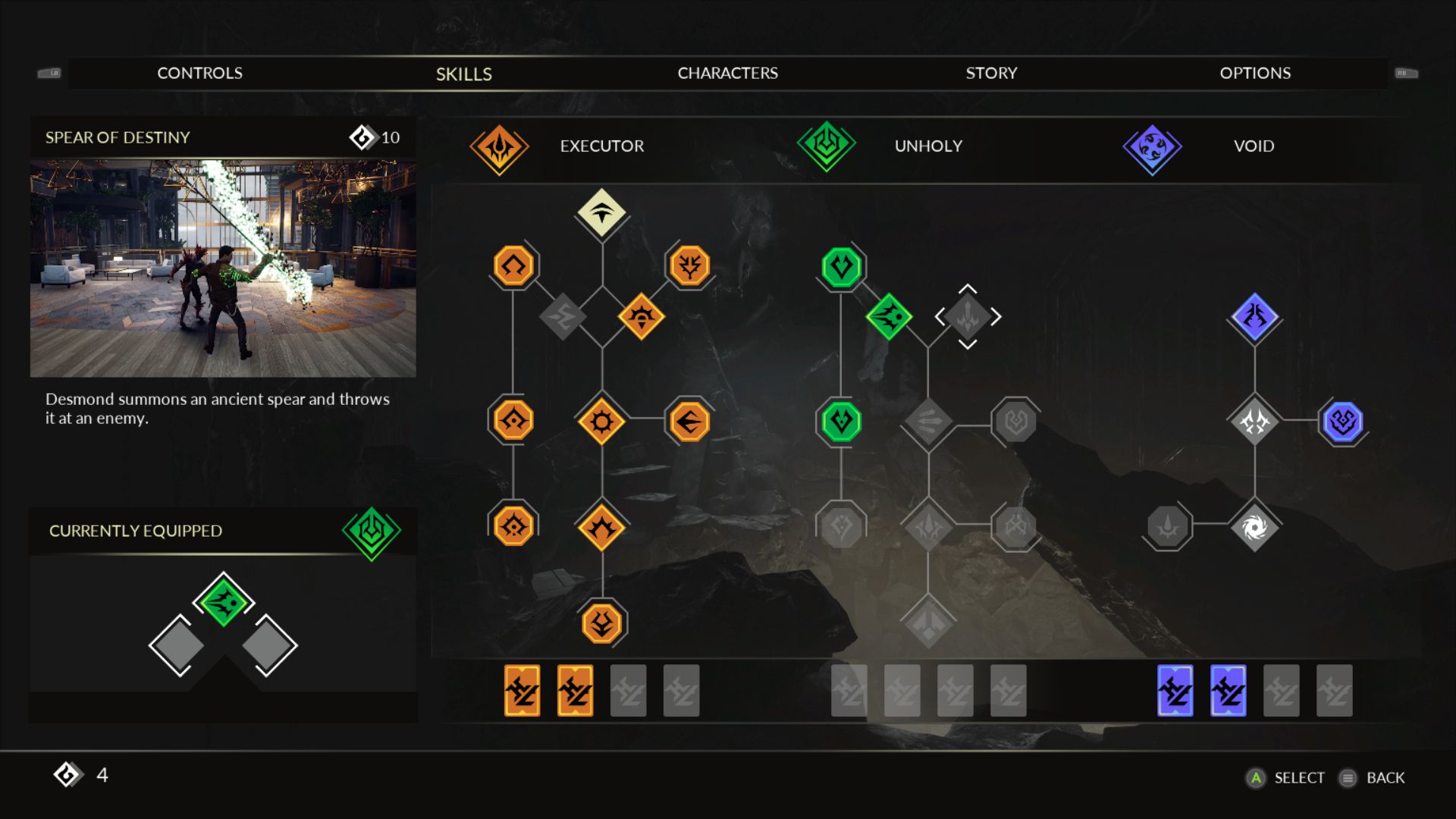This screenshot has width=1456, height=819.
Task: Select the equipped green skill slot
Action: [223, 601]
